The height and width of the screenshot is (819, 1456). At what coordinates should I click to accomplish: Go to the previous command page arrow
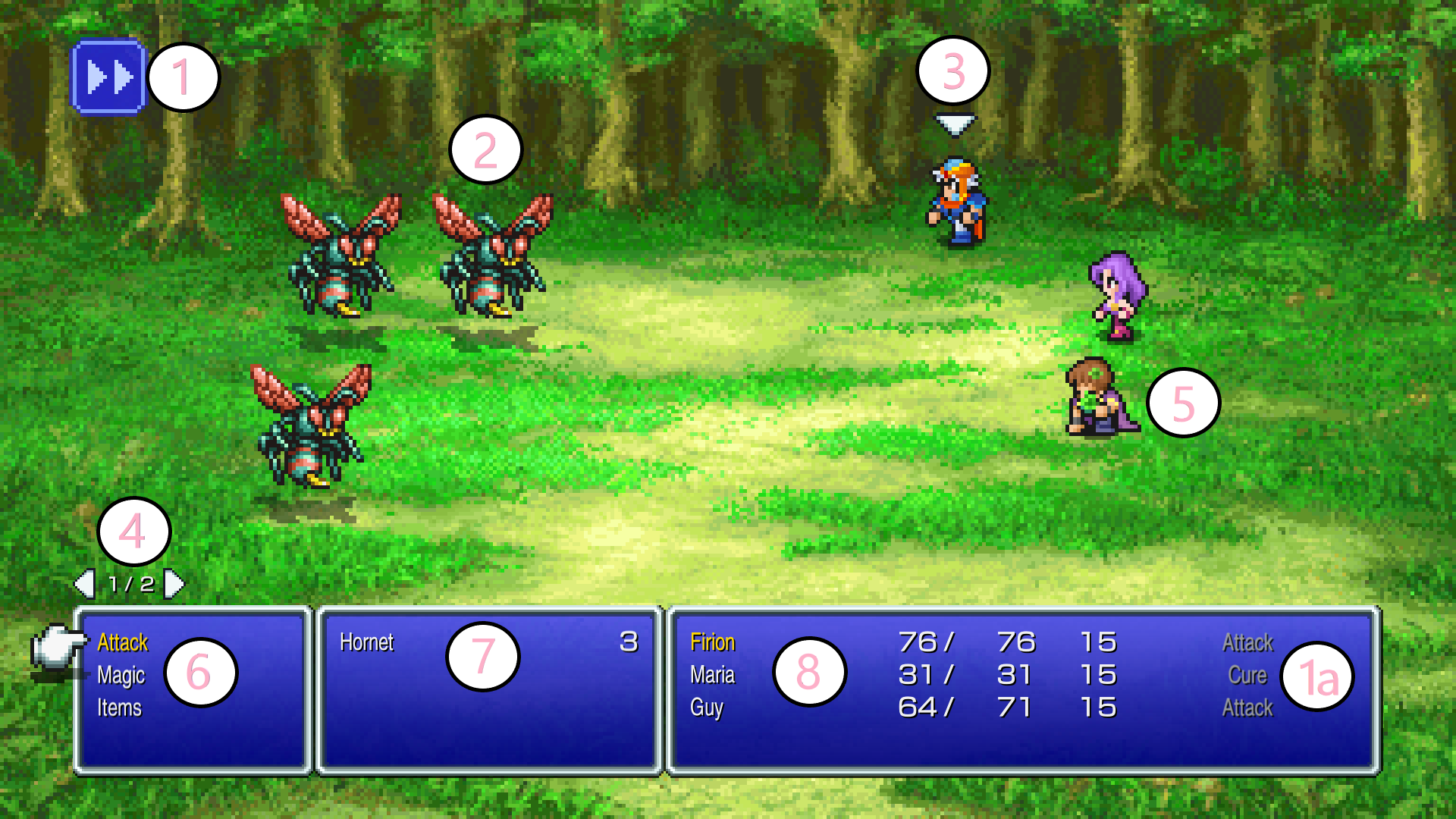(84, 584)
